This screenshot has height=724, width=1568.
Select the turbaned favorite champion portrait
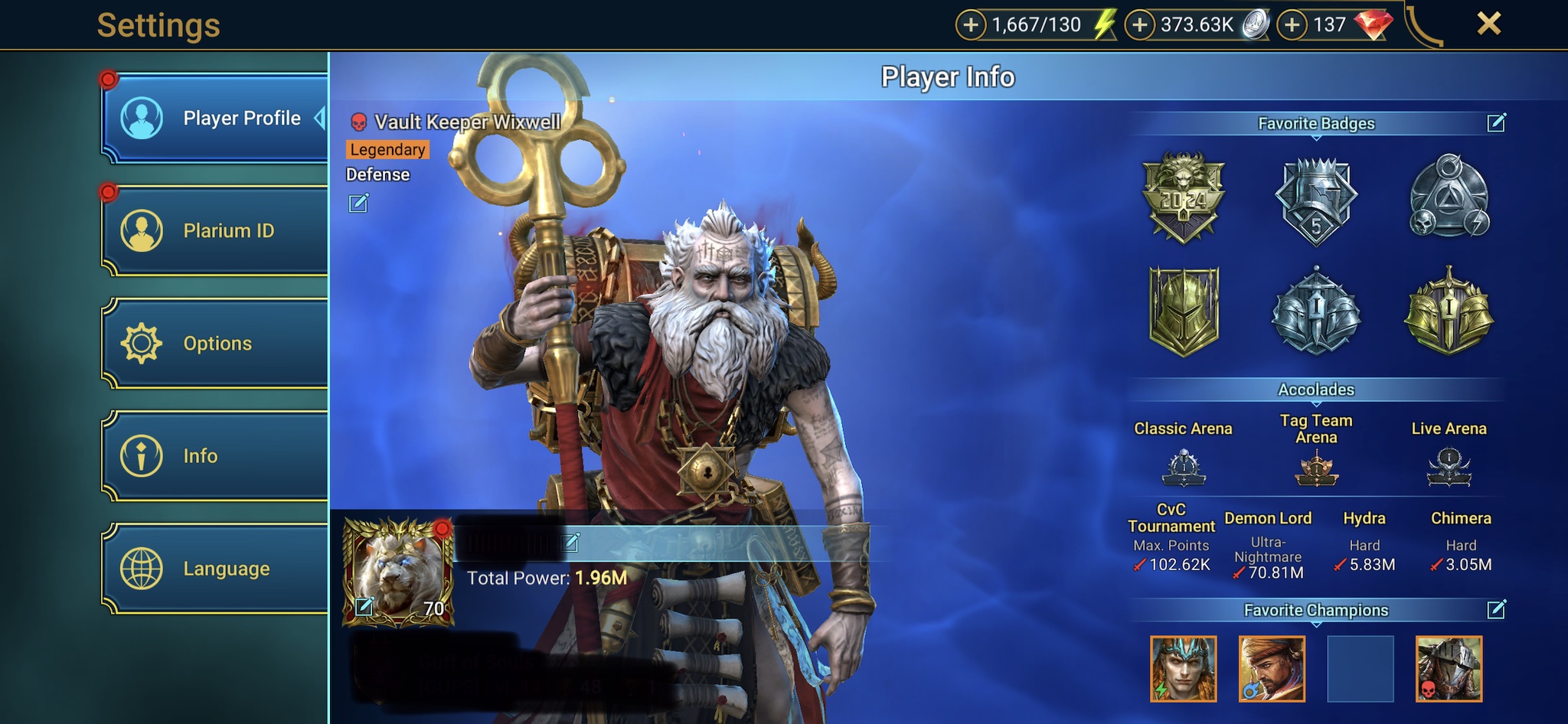tap(1272, 669)
